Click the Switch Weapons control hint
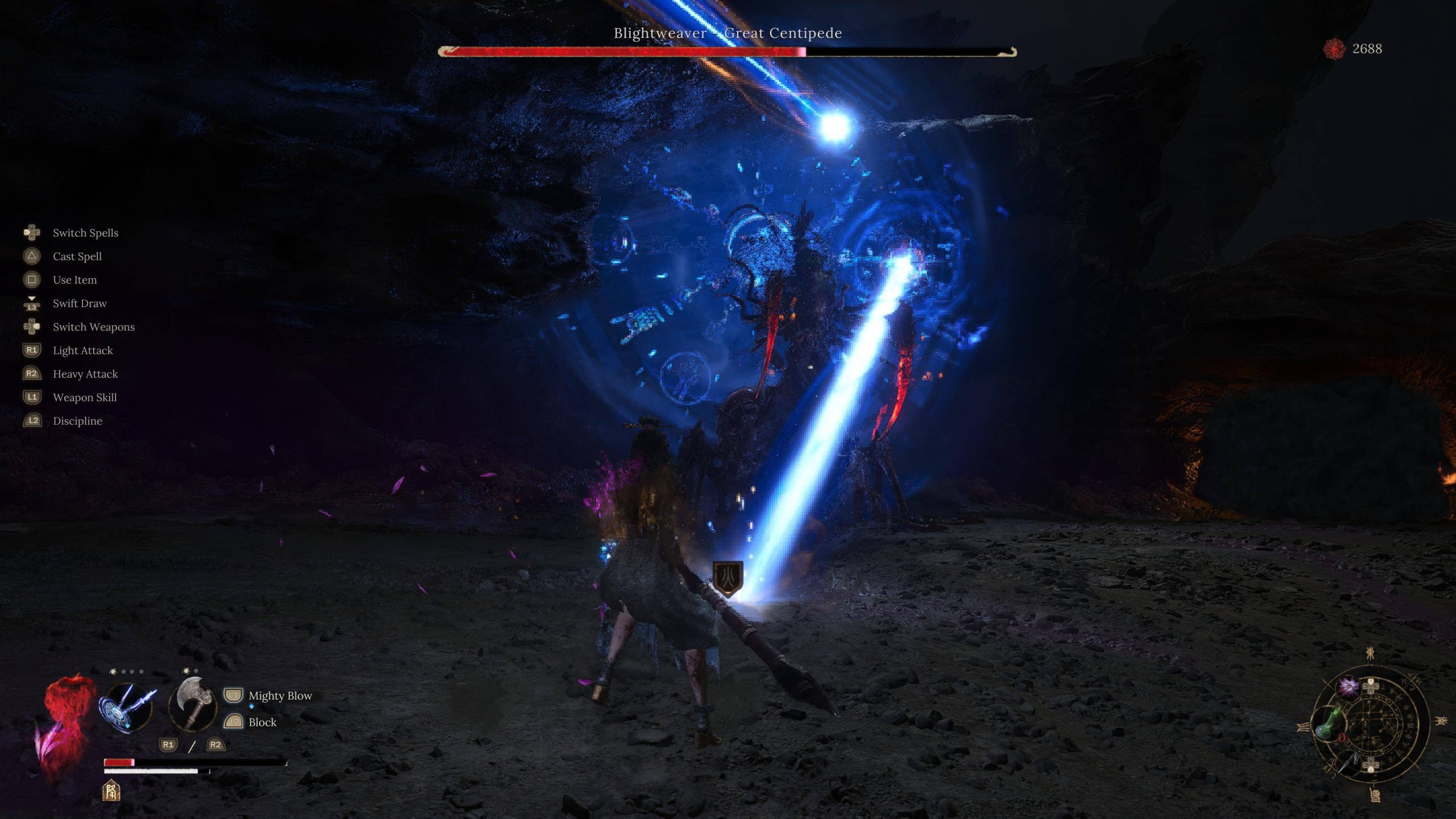Viewport: 1456px width, 819px height. coord(93,327)
